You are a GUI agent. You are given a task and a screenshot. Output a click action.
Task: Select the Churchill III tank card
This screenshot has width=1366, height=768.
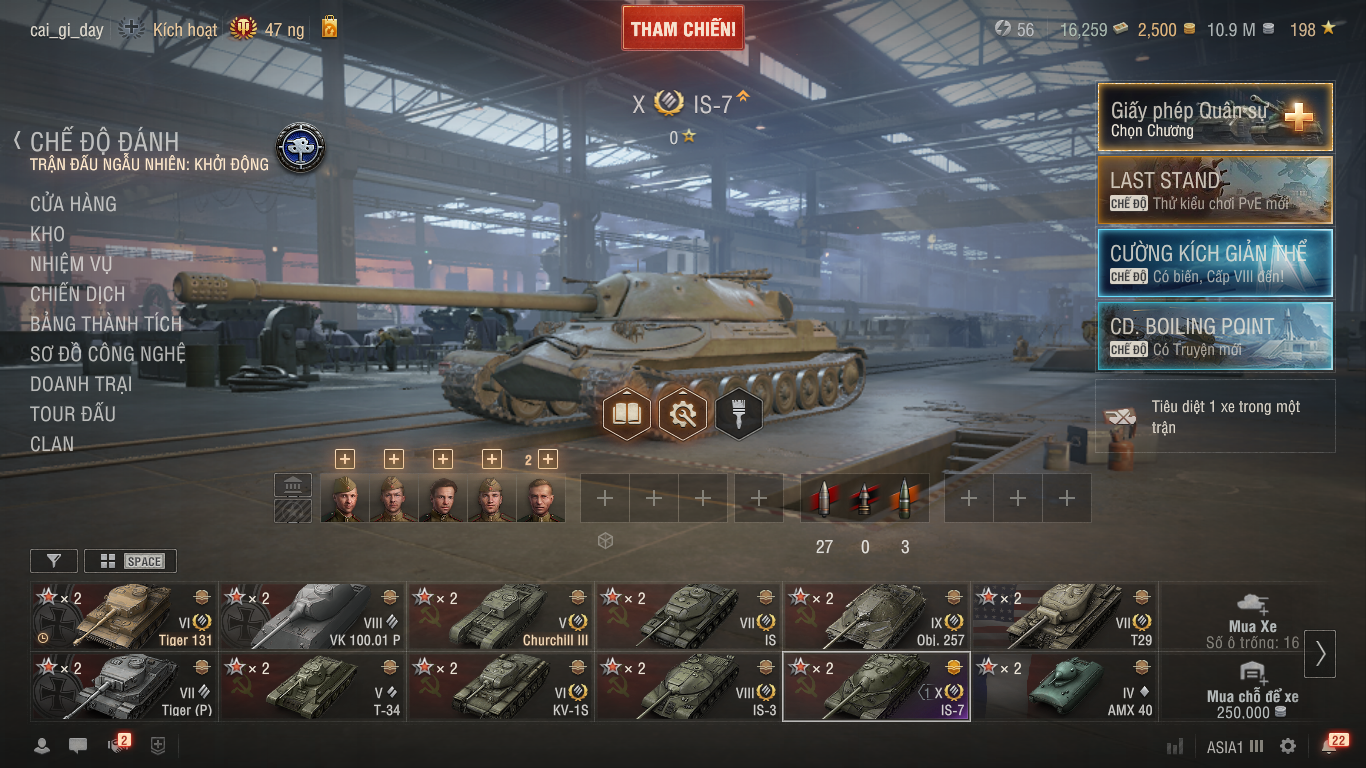point(500,616)
